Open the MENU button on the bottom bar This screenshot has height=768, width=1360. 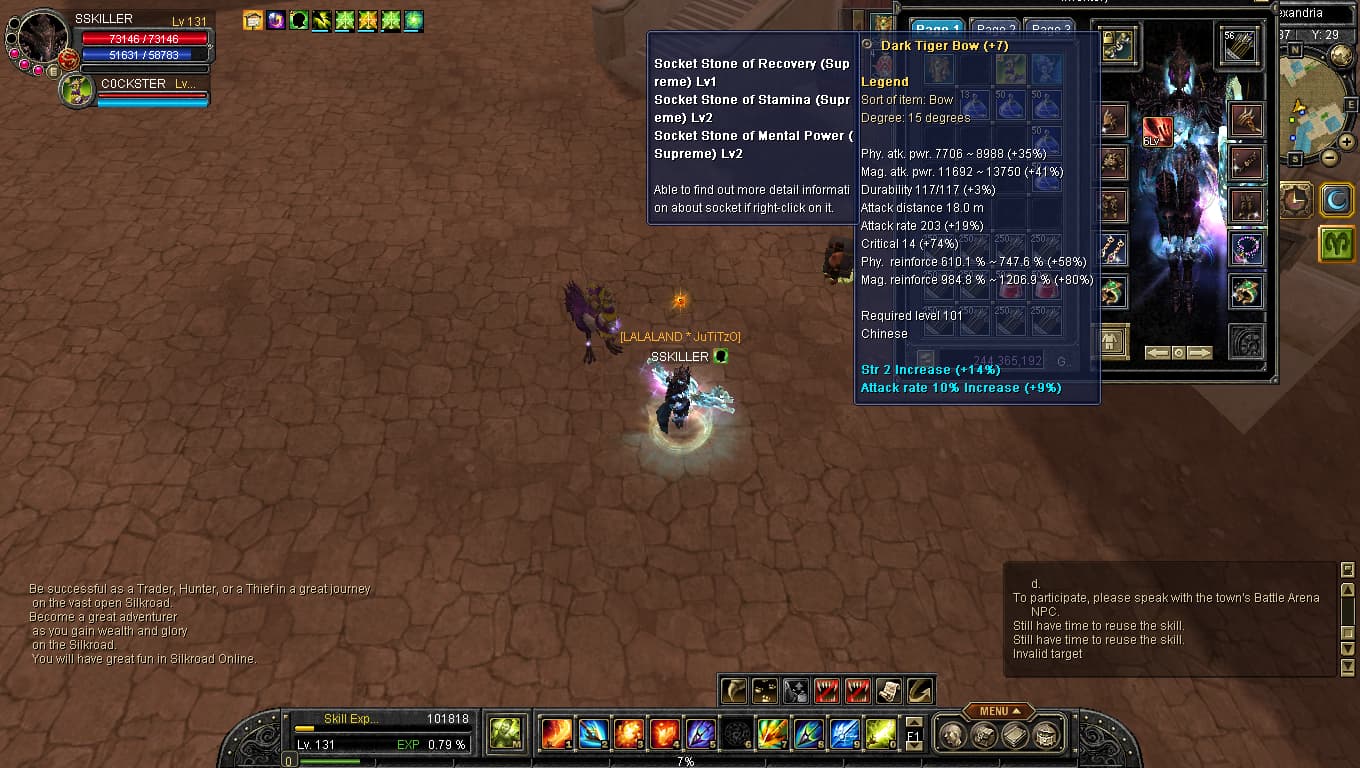(997, 711)
